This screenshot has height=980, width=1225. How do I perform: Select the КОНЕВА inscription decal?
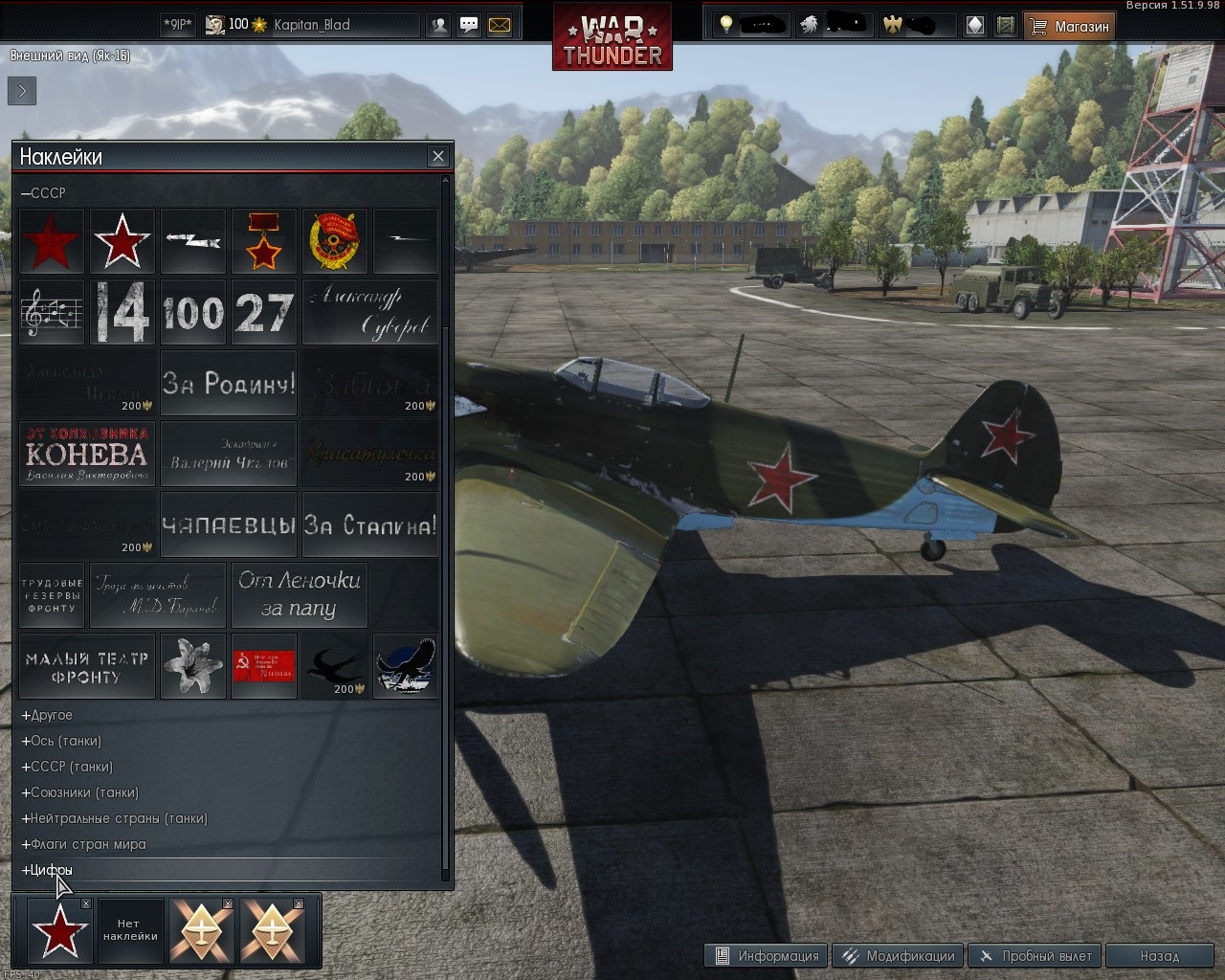(87, 454)
